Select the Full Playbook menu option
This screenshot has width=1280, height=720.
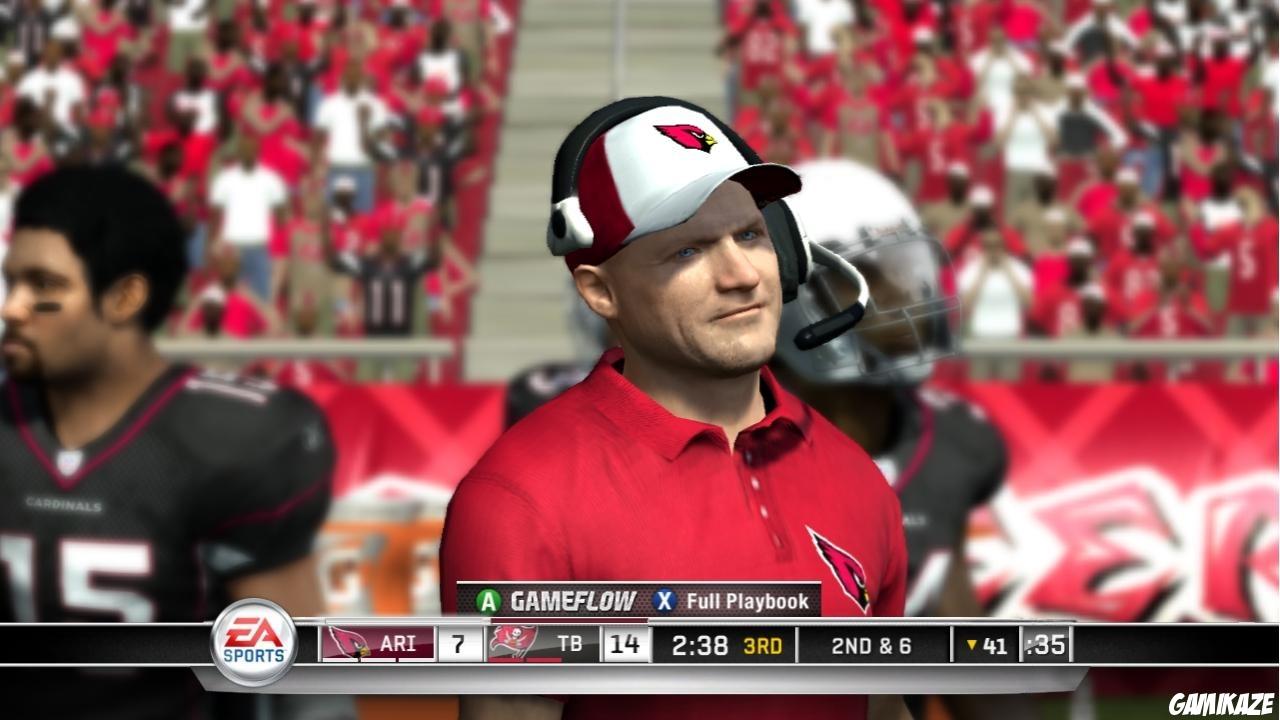746,601
